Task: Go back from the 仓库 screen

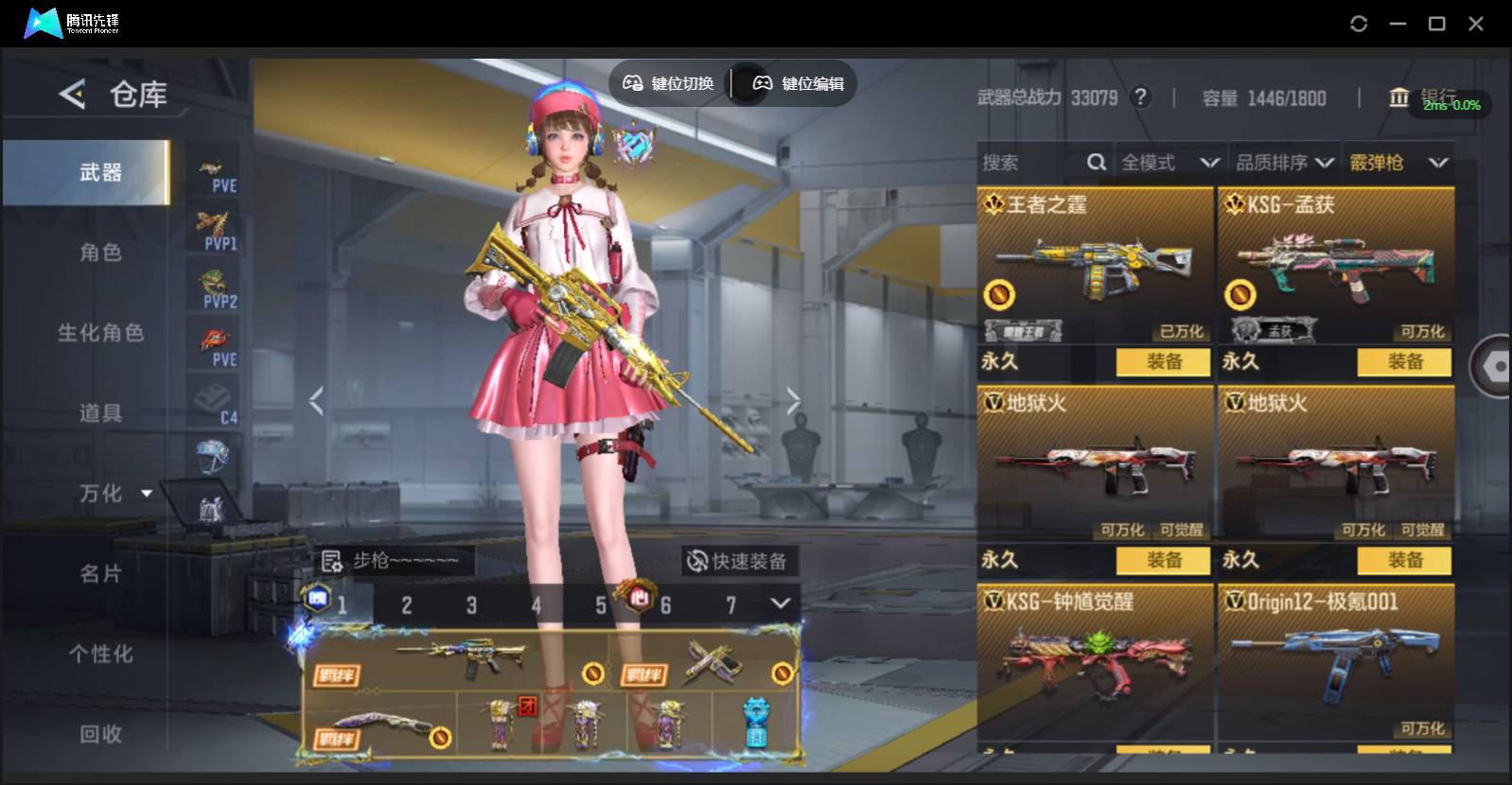Action: [x=72, y=94]
